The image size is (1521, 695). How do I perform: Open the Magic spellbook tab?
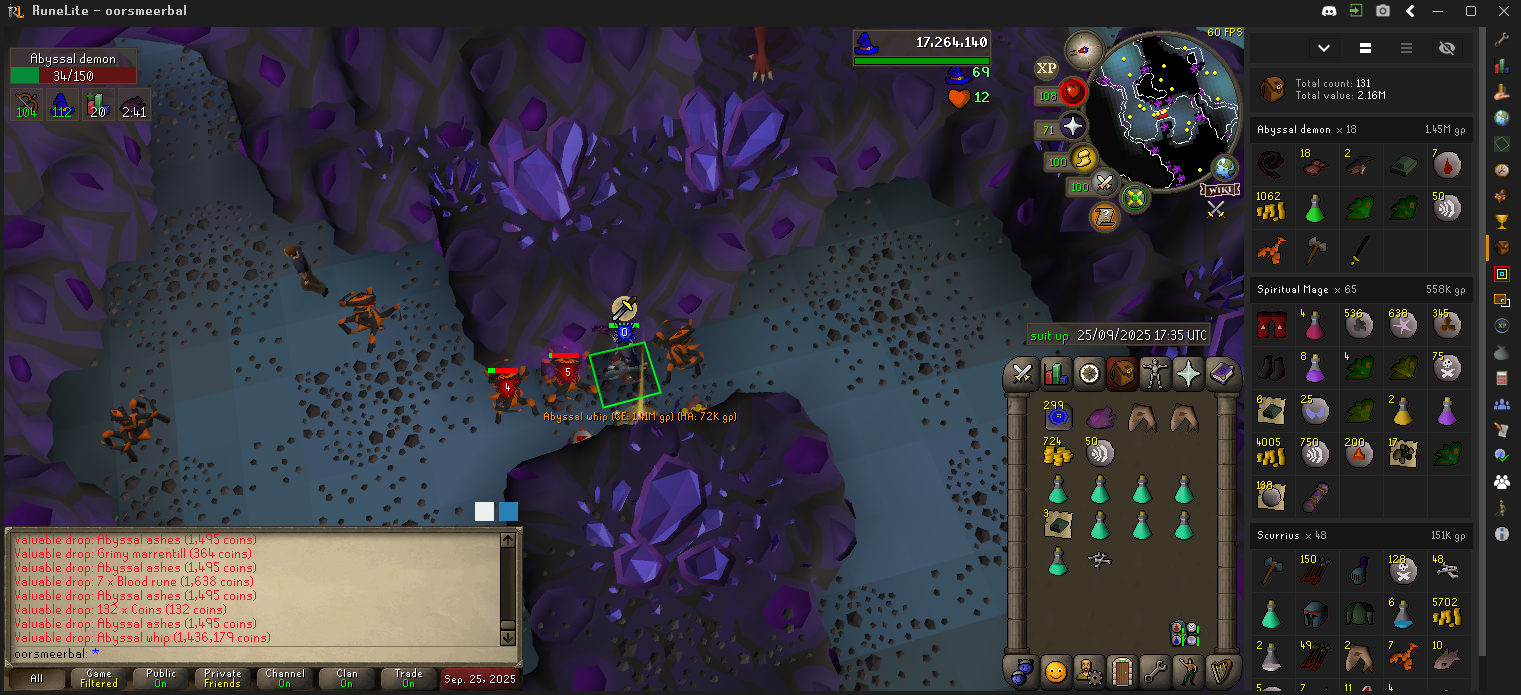click(x=1222, y=374)
